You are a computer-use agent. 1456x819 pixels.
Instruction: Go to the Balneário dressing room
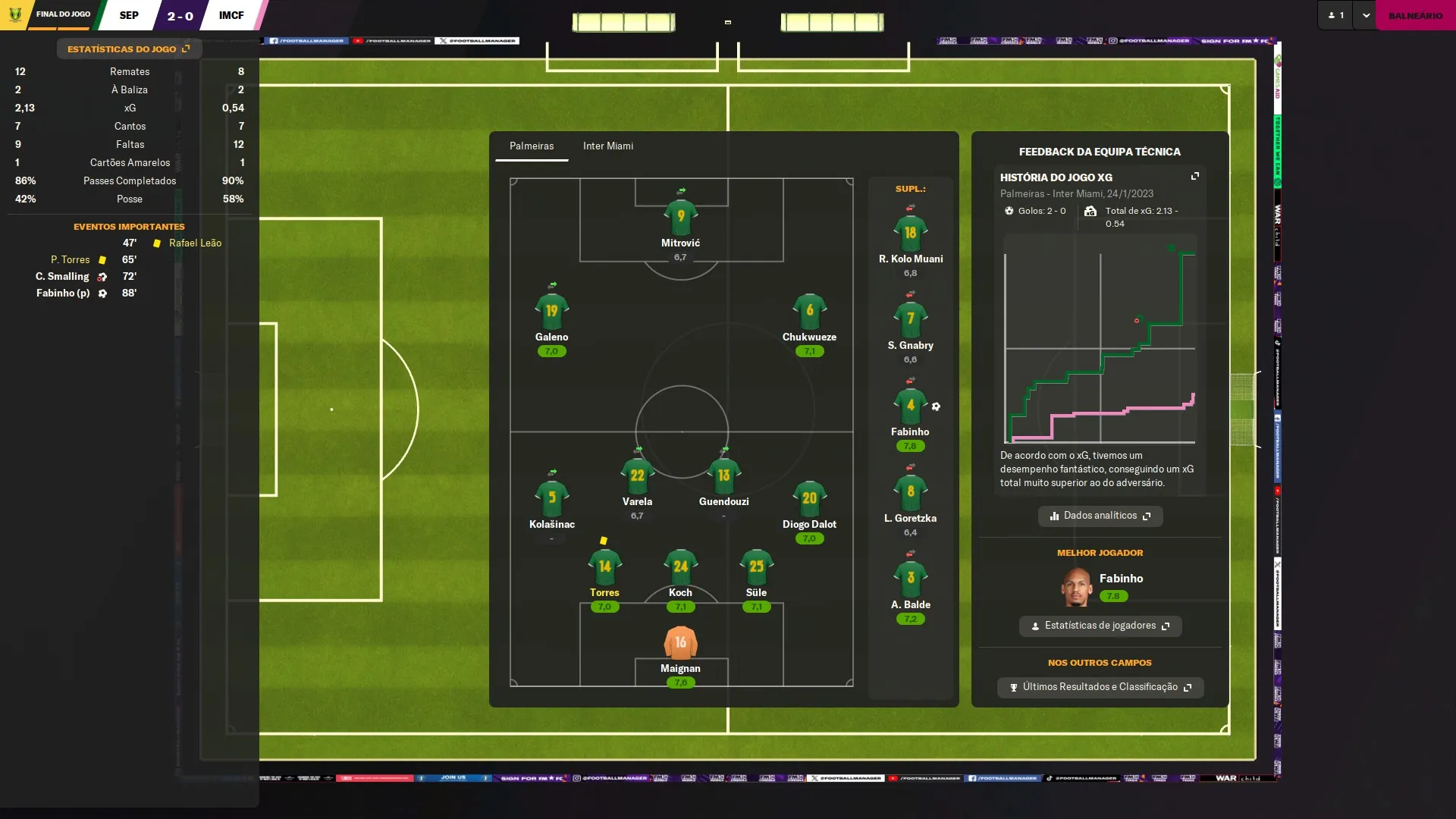pos(1415,15)
